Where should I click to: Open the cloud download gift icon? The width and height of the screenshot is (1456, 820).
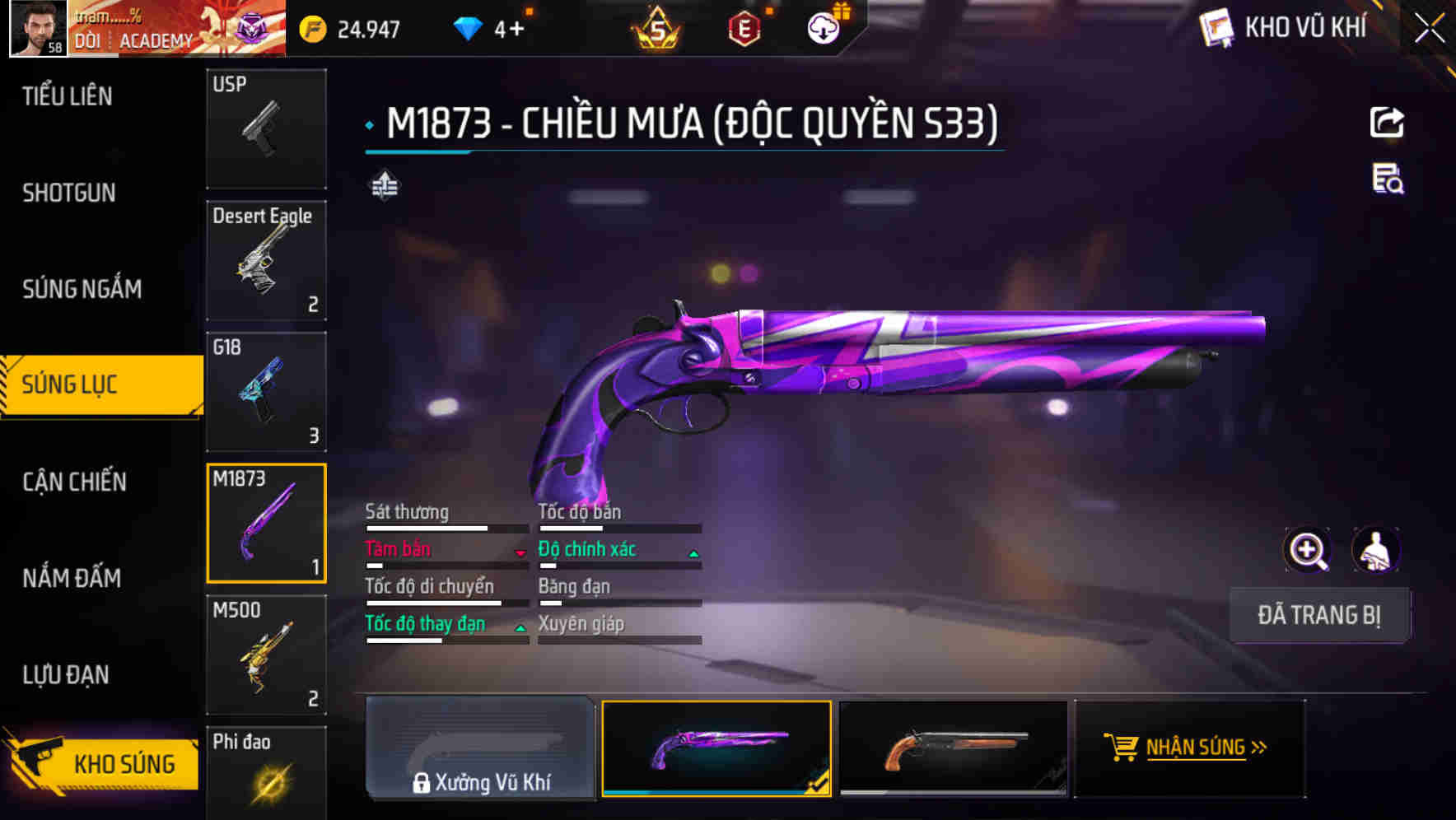pyautogui.click(x=821, y=27)
